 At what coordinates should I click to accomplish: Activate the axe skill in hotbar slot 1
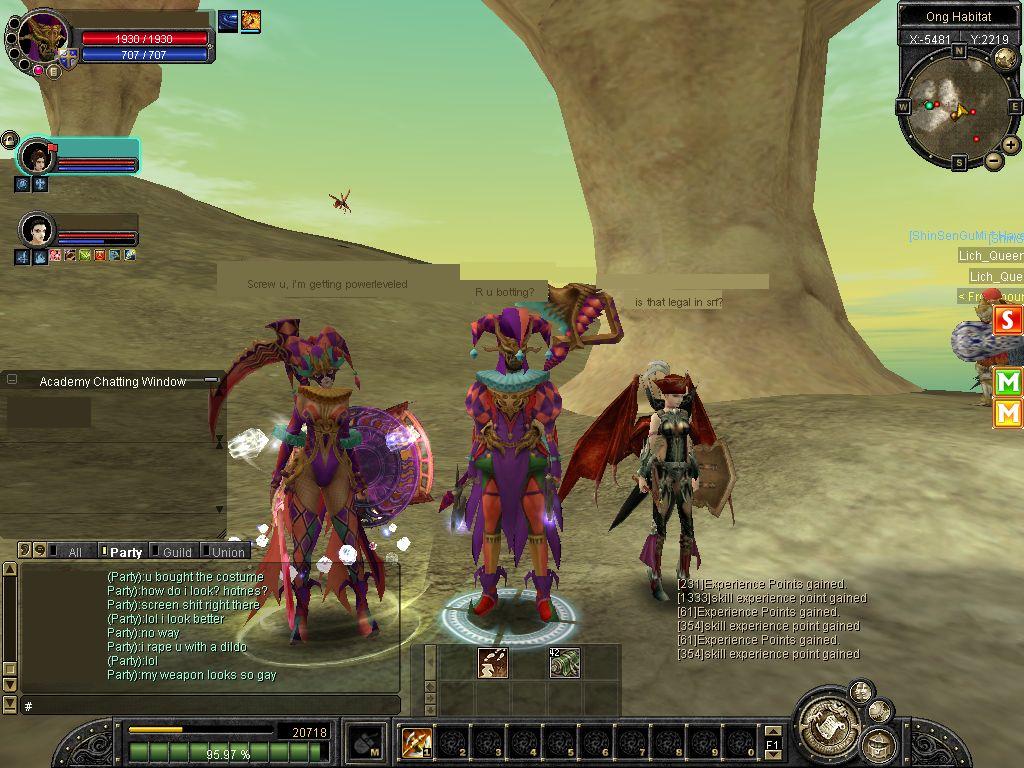[x=415, y=742]
